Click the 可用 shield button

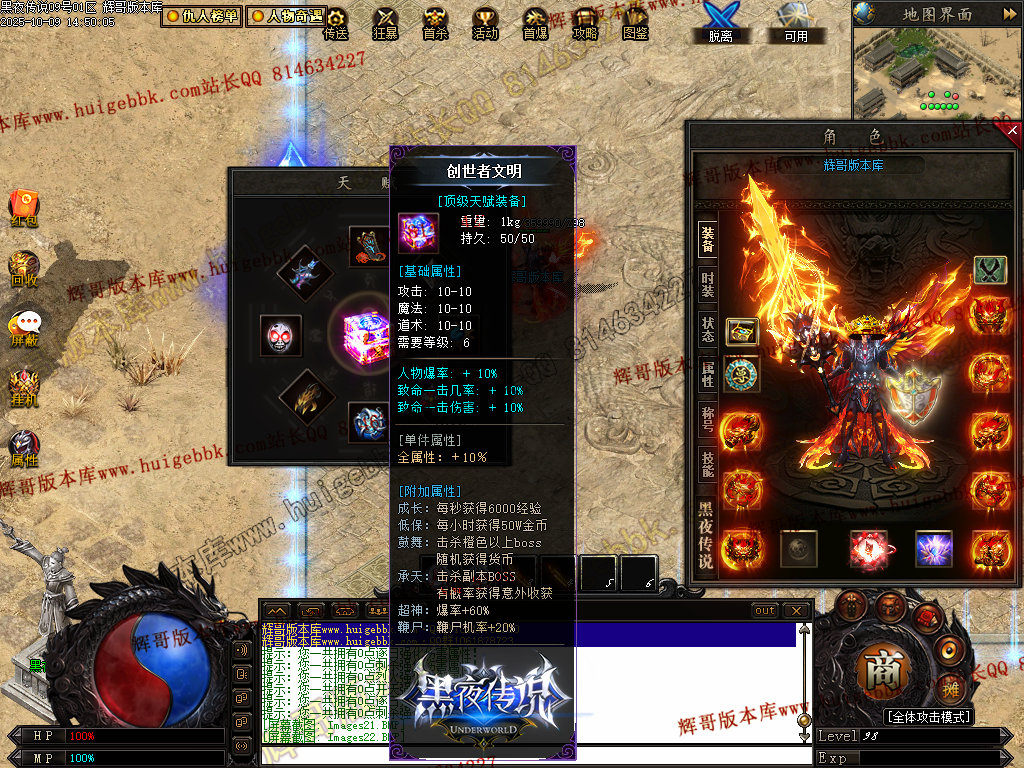pos(796,23)
